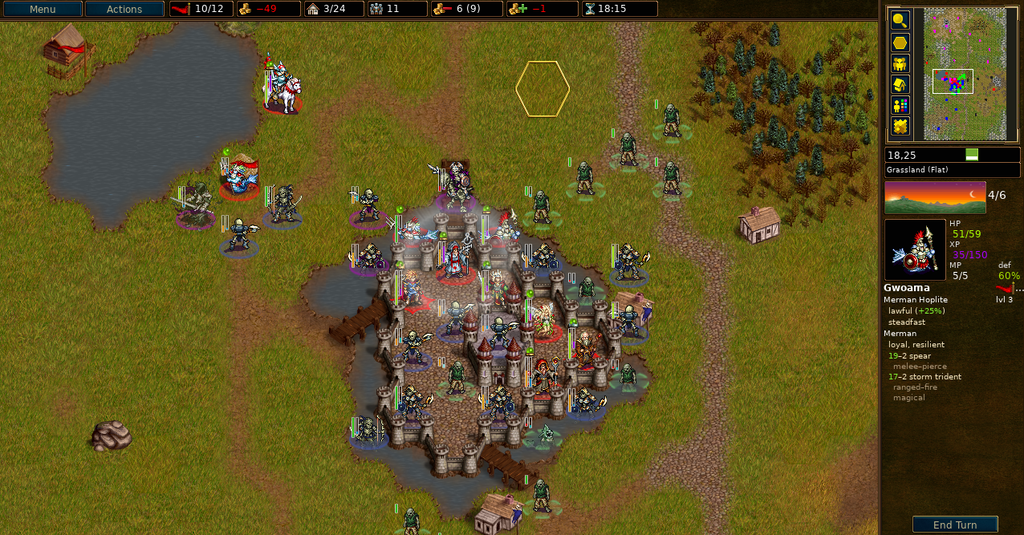Click the magnifying glass zoom button
Viewport: 1024px width, 535px height.
coord(900,19)
